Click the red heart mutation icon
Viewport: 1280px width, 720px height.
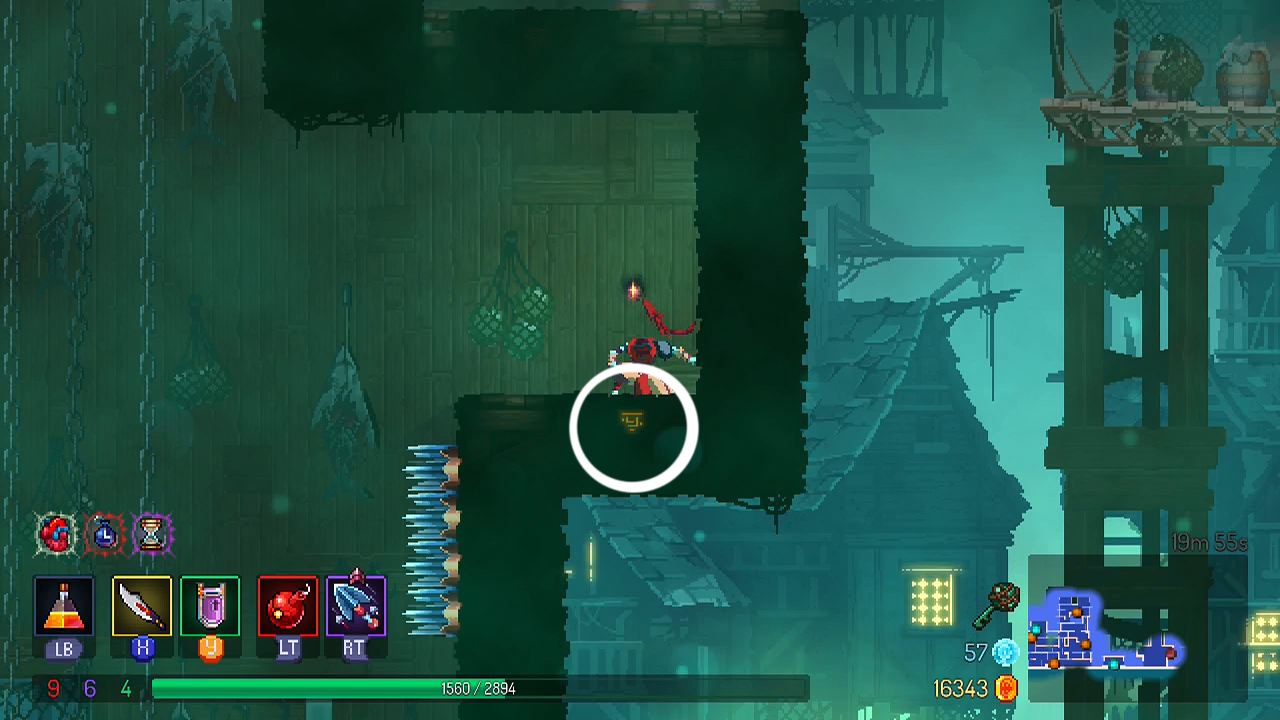click(57, 535)
